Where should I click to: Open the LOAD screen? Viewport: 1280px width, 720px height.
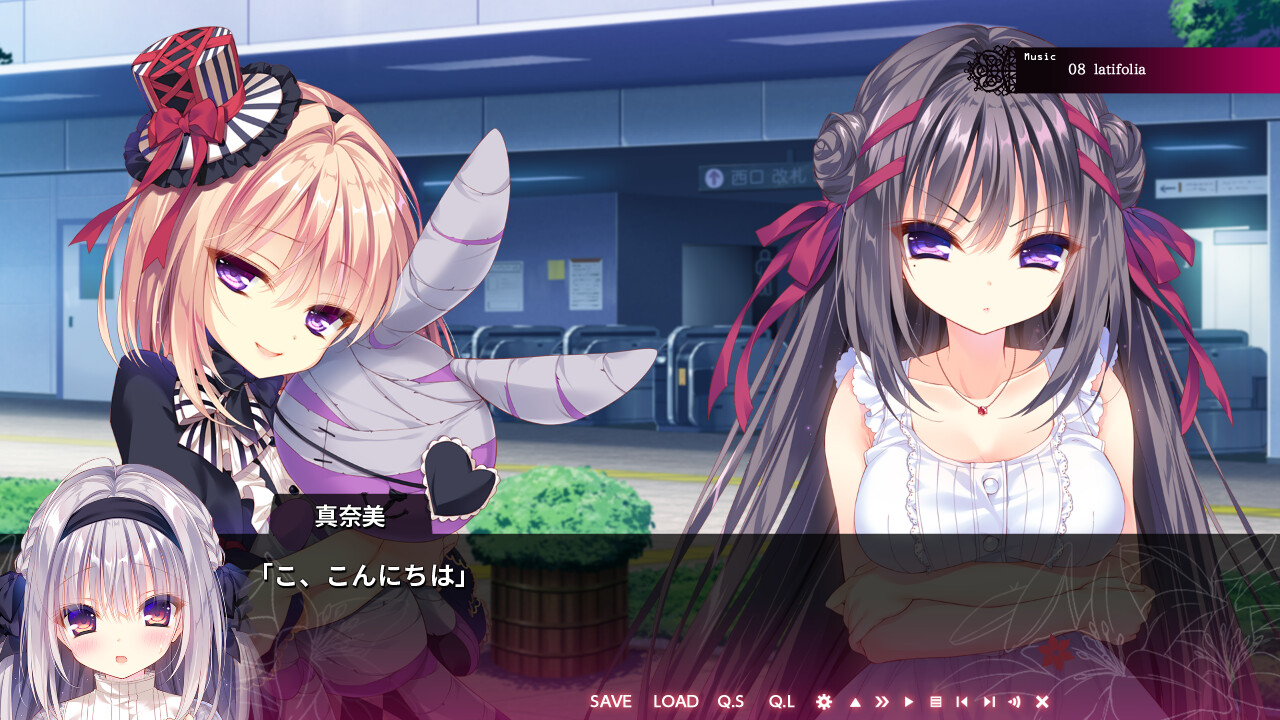coord(677,701)
